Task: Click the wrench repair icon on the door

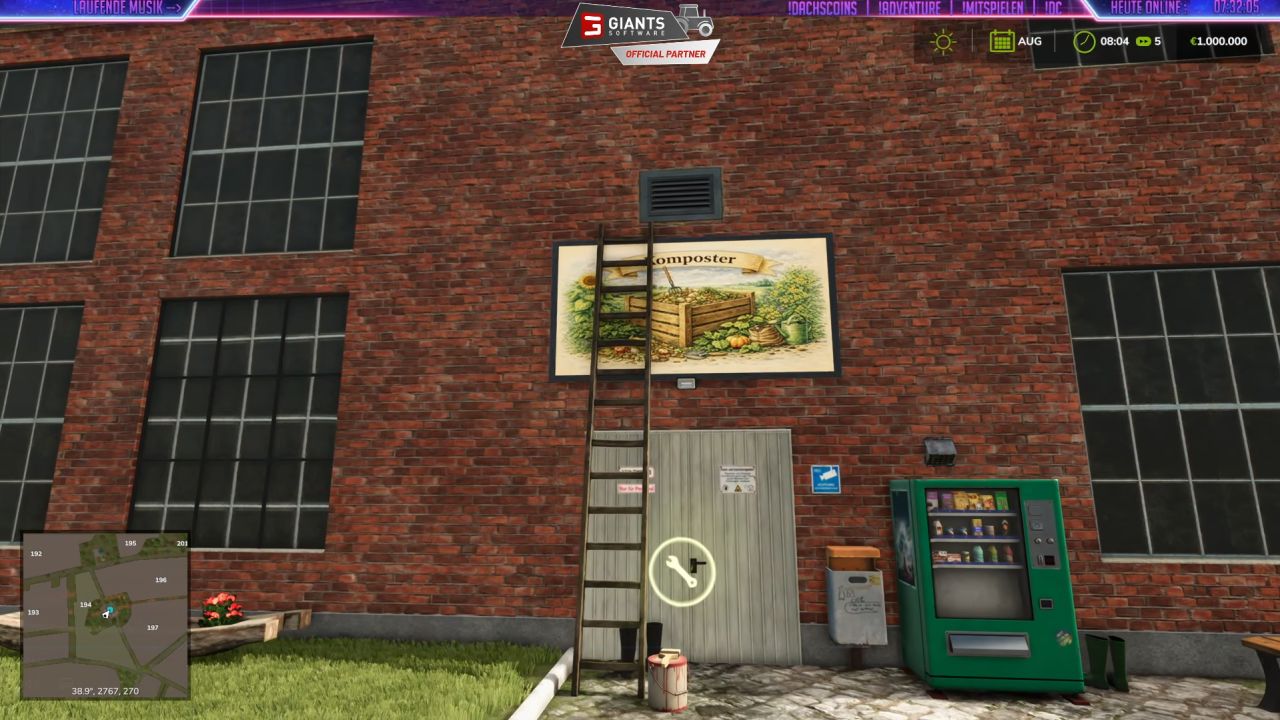Action: [x=684, y=570]
